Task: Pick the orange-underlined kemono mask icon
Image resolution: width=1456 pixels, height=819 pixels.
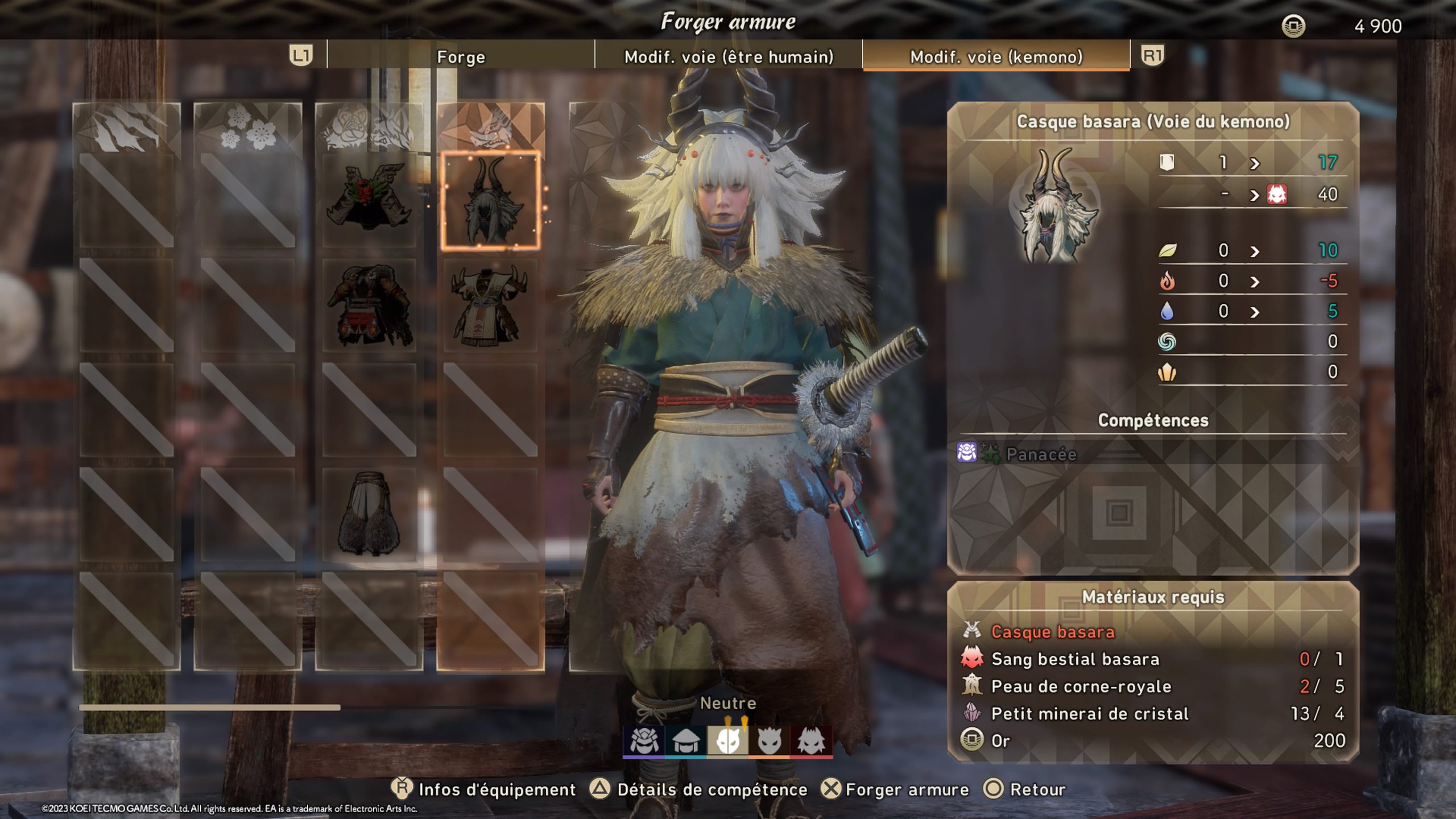Action: pos(770,741)
